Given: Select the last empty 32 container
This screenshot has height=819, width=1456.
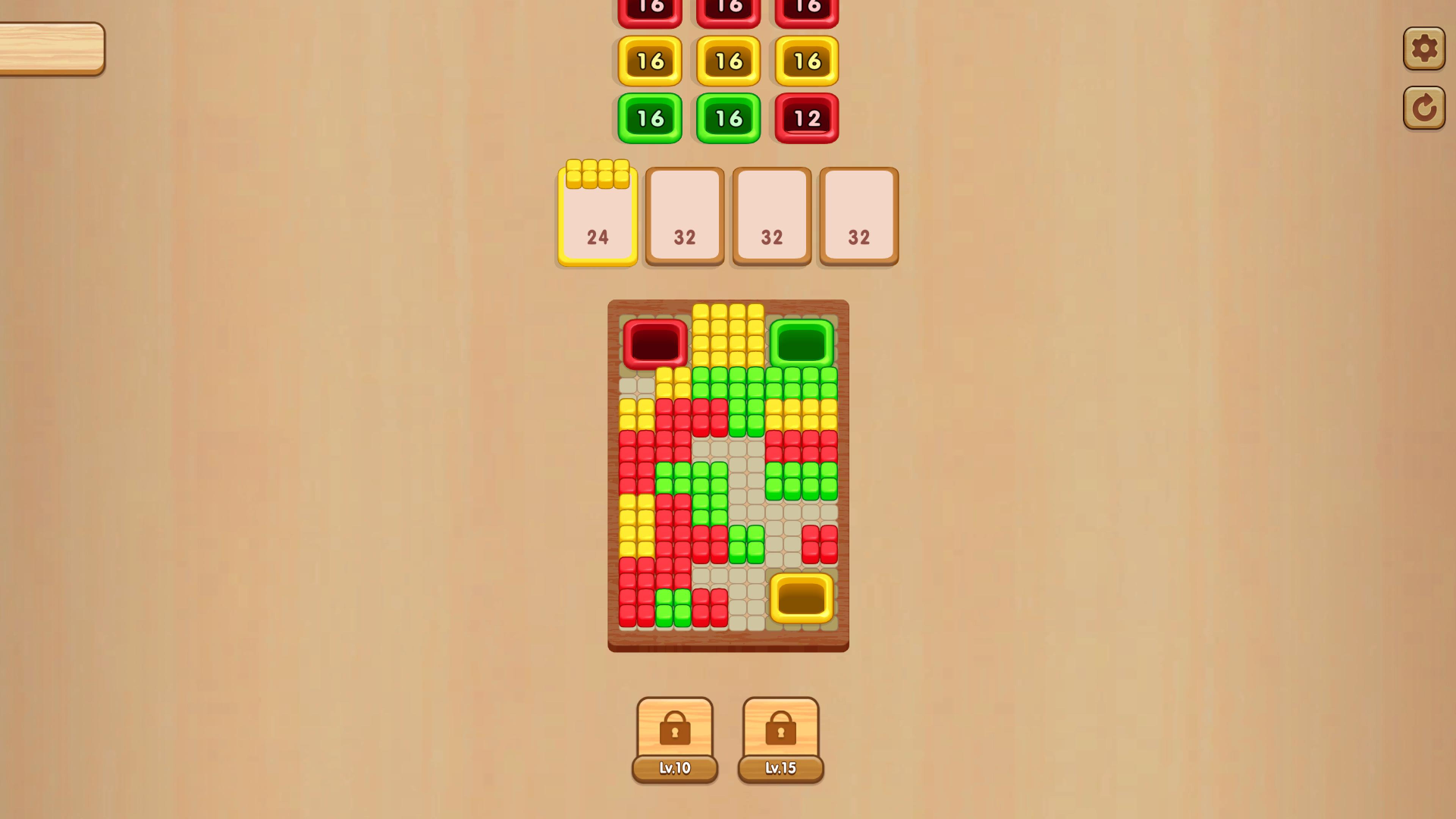Looking at the screenshot, I should (x=858, y=215).
